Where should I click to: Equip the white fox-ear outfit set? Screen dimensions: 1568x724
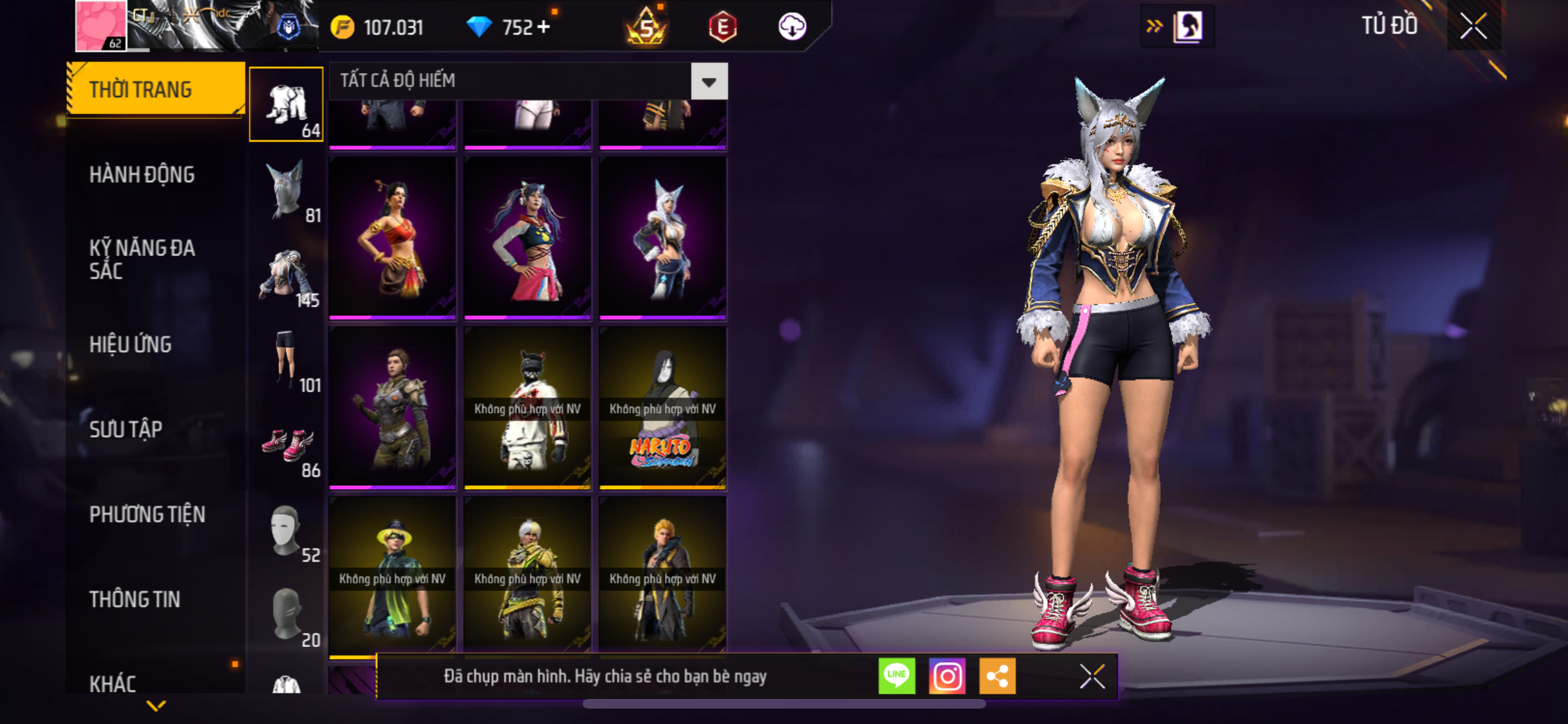pyautogui.click(x=662, y=238)
